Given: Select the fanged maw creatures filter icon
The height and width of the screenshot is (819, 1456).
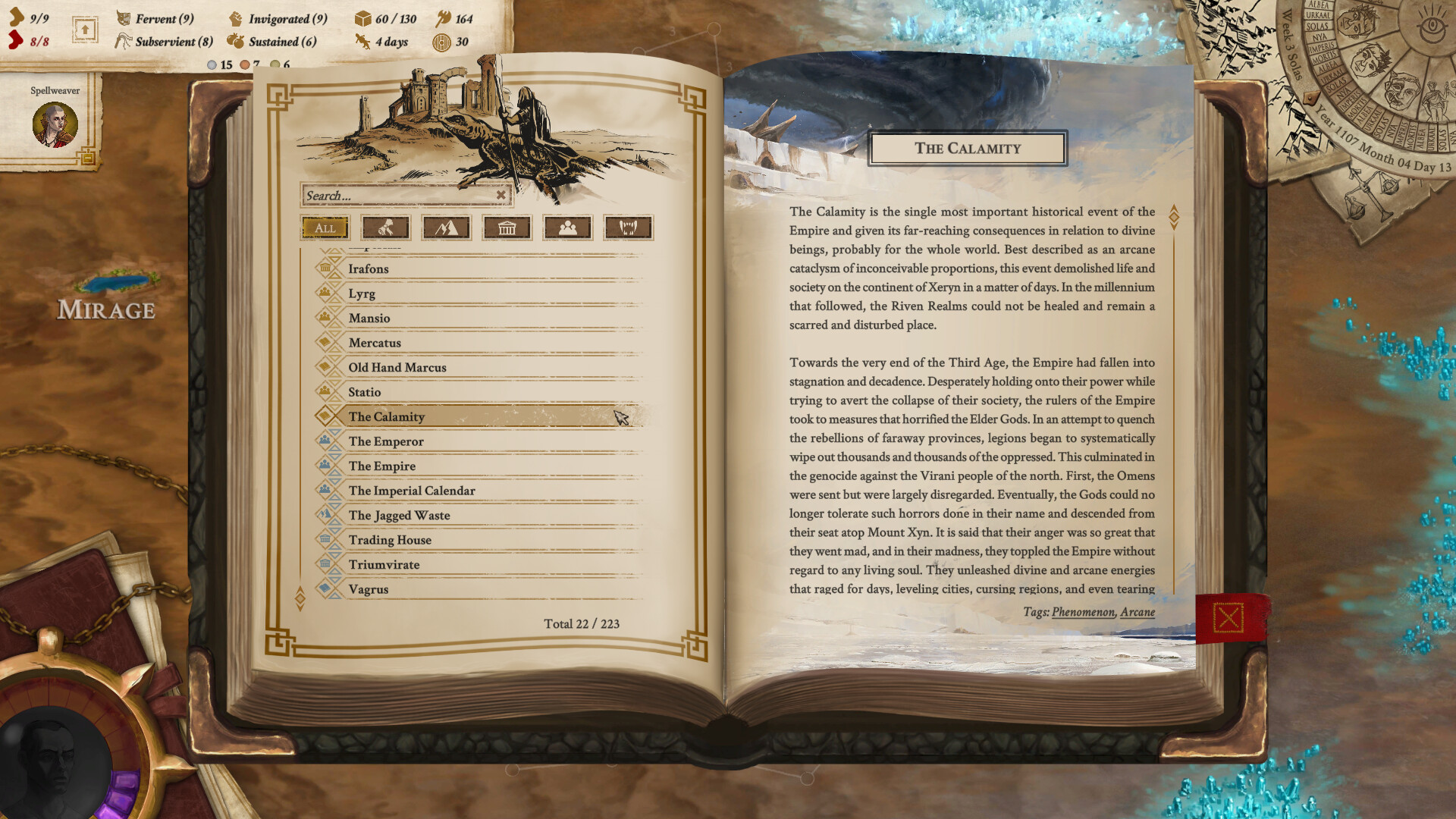Looking at the screenshot, I should tap(628, 227).
